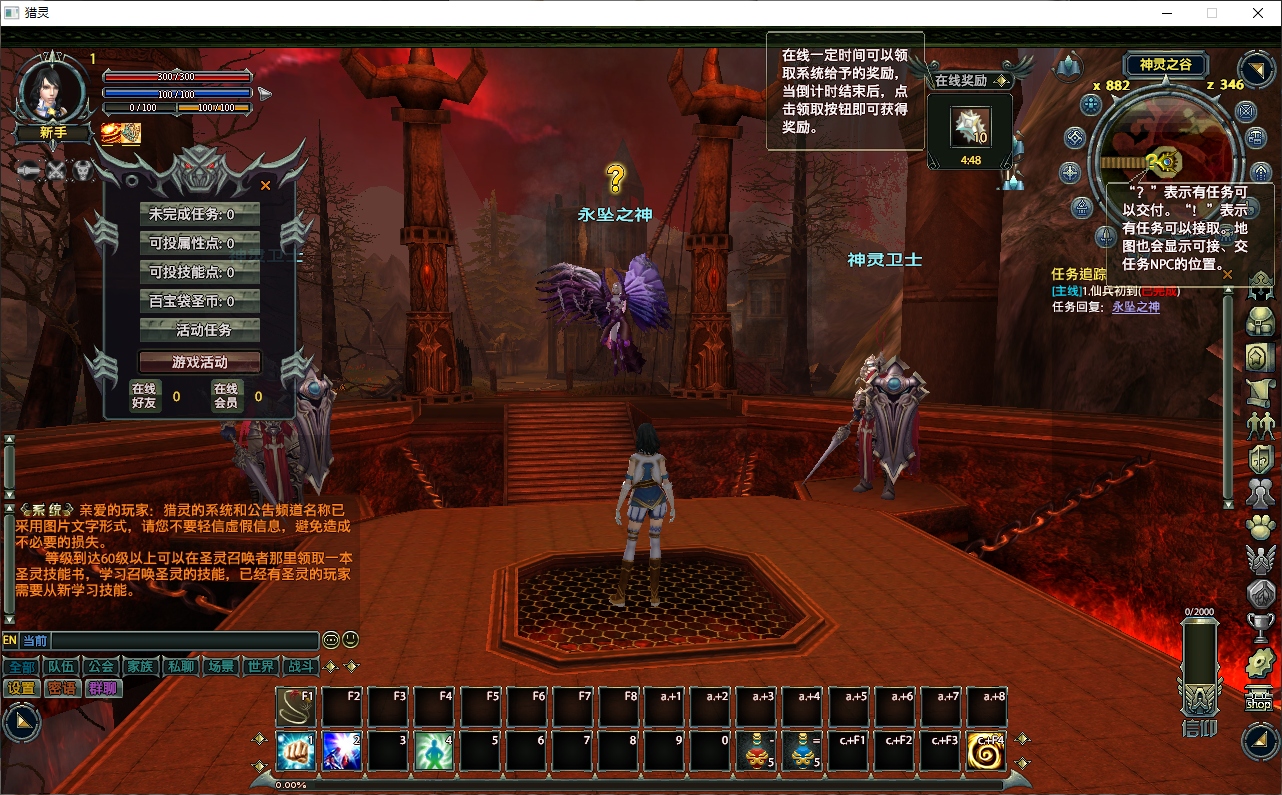1282x795 pixels.
Task: Close the quest summary panel
Action: point(265,185)
